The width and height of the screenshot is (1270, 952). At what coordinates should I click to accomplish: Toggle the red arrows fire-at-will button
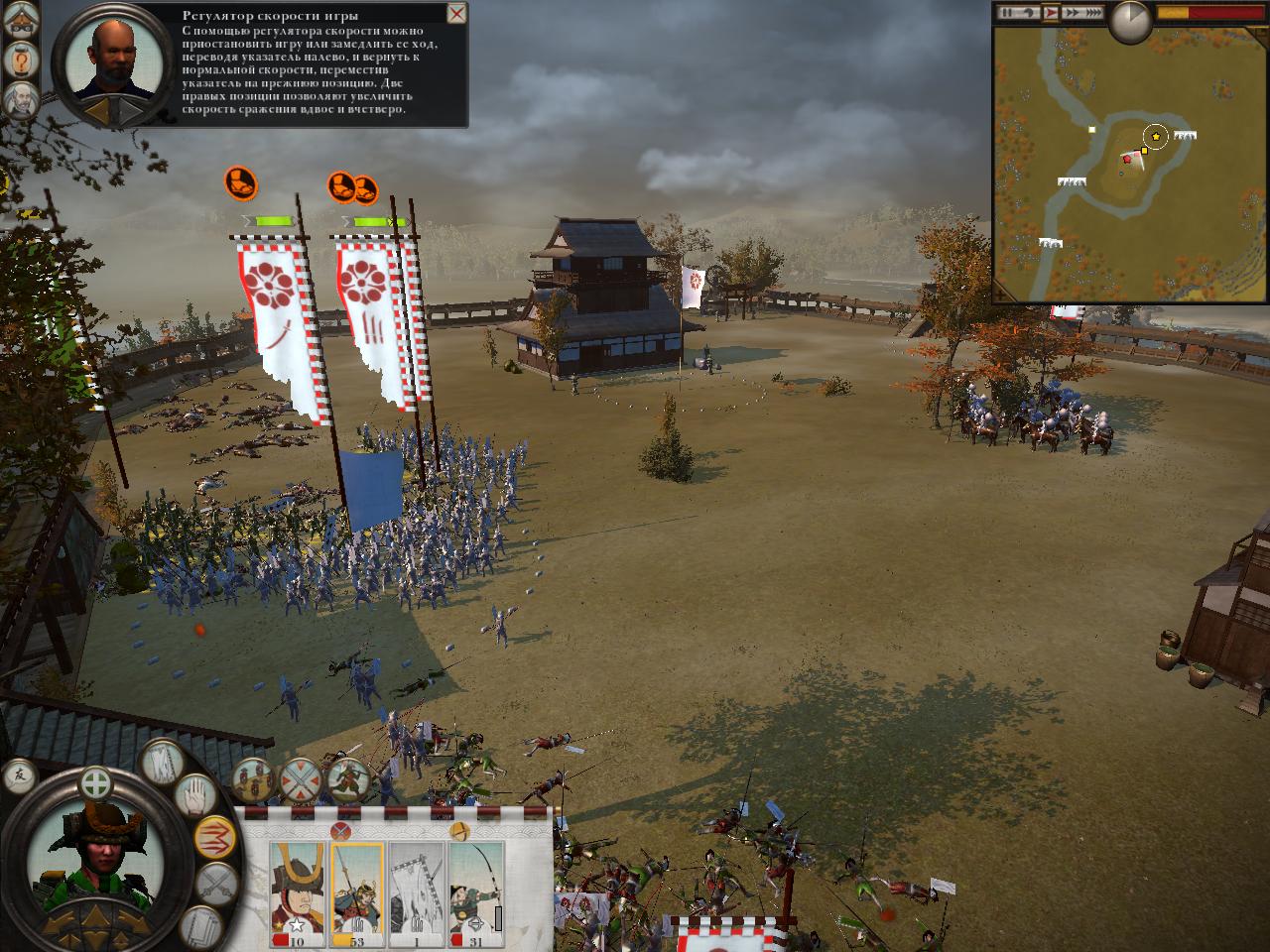point(215,839)
